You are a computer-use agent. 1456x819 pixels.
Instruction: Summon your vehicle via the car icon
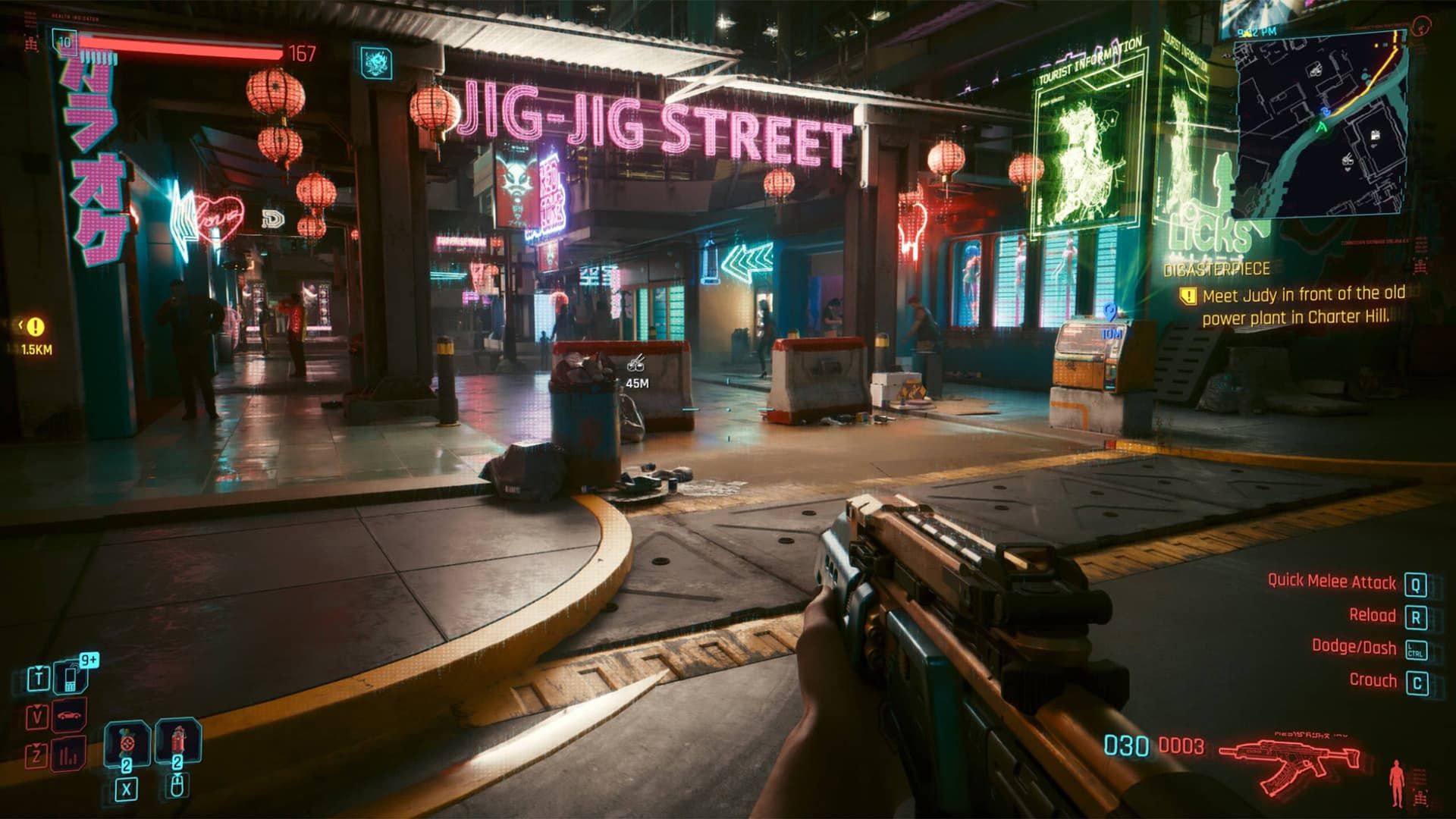point(69,716)
